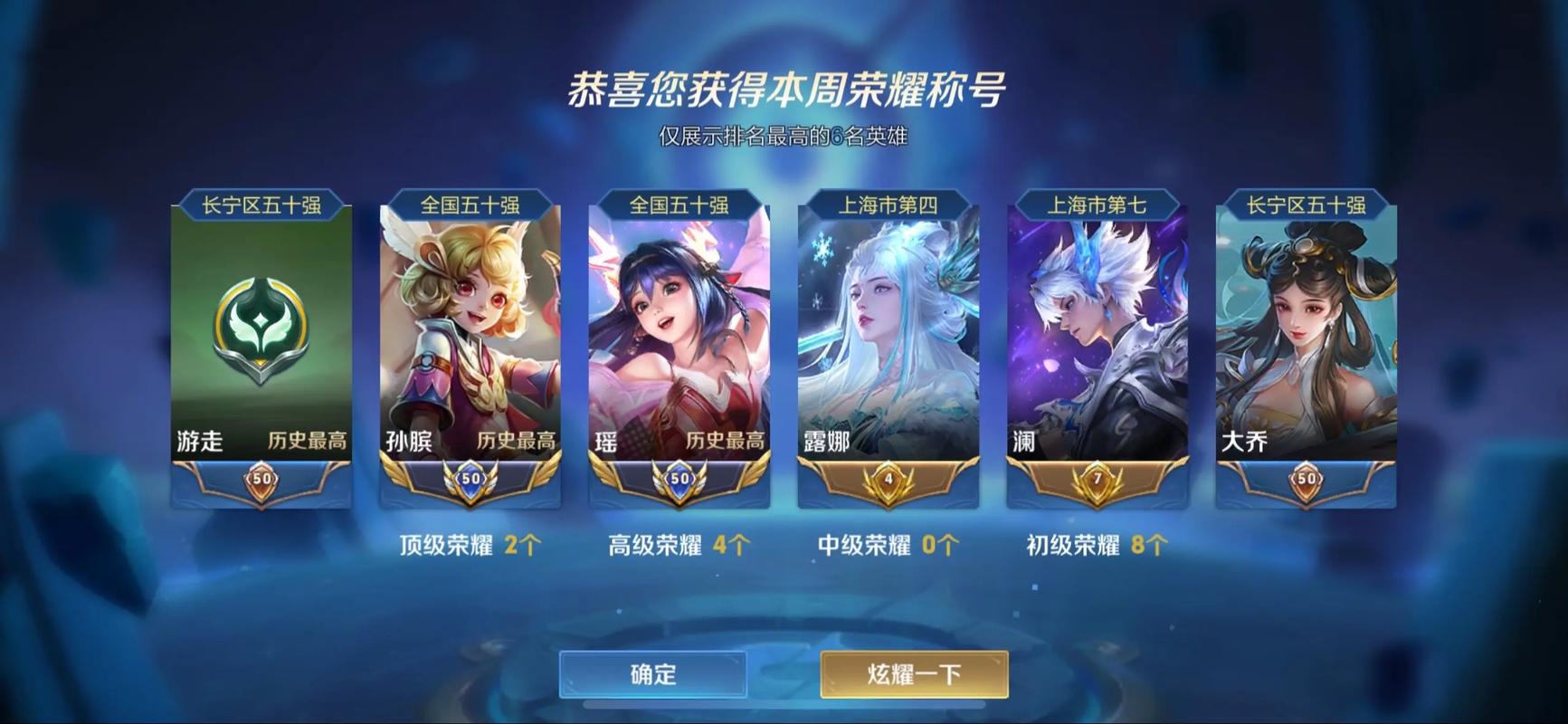Click the 炫耀一下 share button
This screenshot has height=724, width=1568.
[x=912, y=672]
